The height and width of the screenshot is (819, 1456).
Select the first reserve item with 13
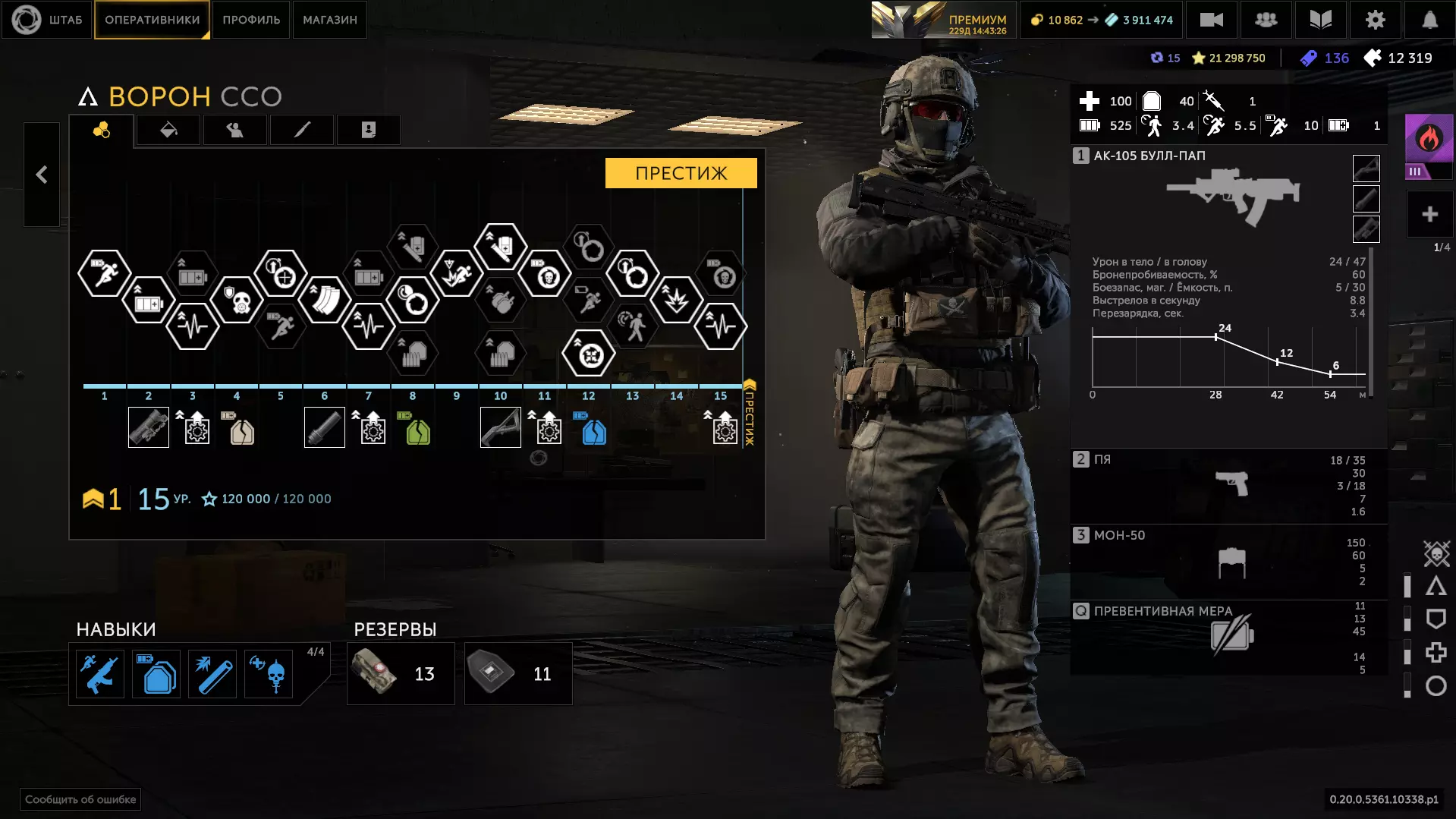pos(401,674)
